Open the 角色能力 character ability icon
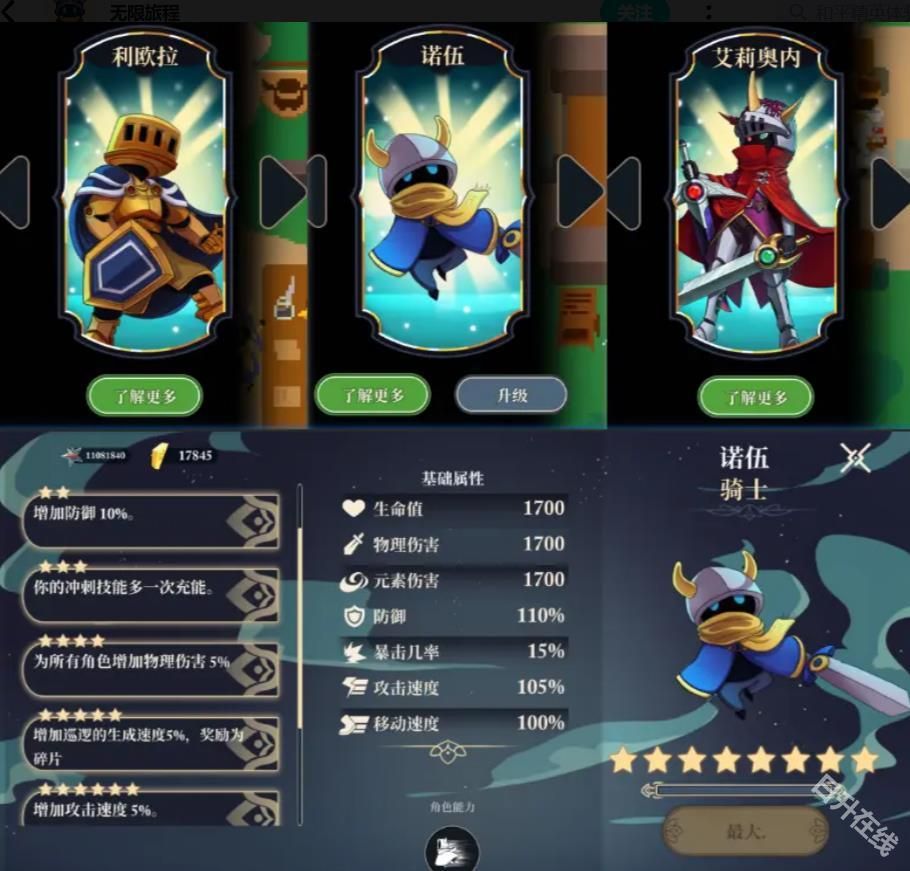Viewport: 910px width, 871px height. tap(452, 850)
